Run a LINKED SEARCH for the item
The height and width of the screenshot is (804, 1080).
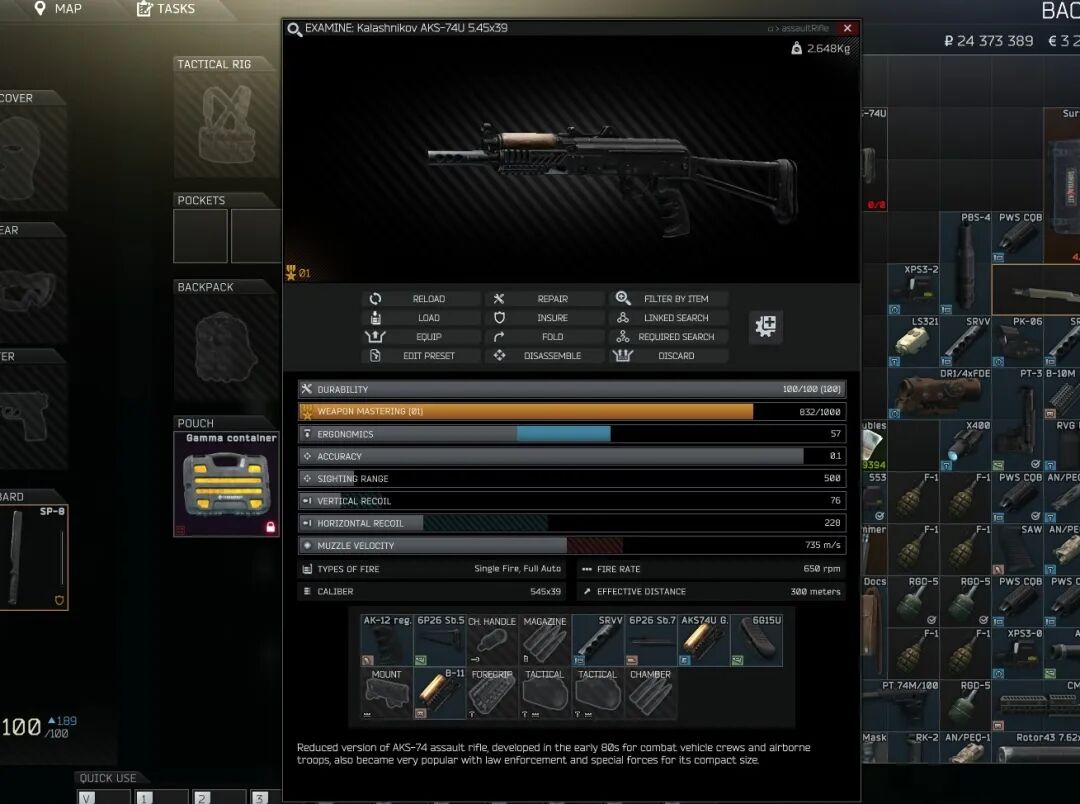tap(668, 318)
